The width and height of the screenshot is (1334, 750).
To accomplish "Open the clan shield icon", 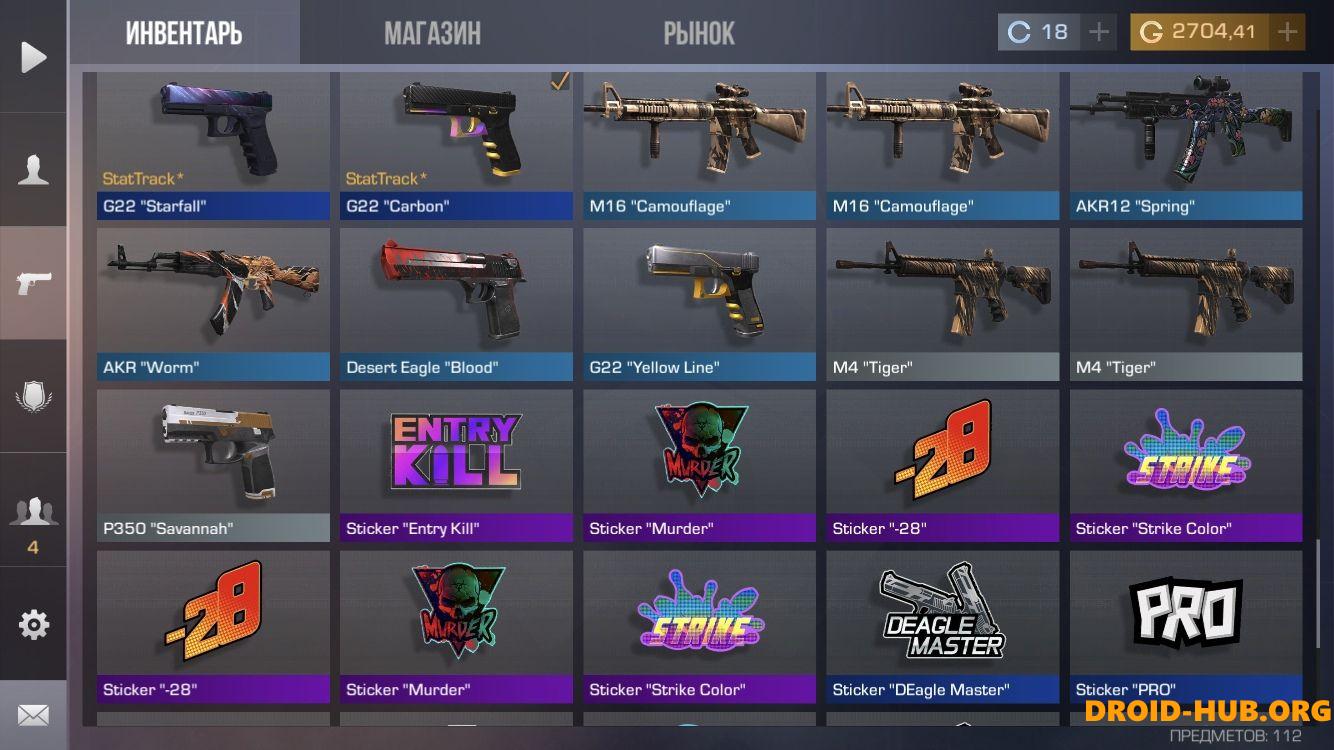I will point(34,397).
